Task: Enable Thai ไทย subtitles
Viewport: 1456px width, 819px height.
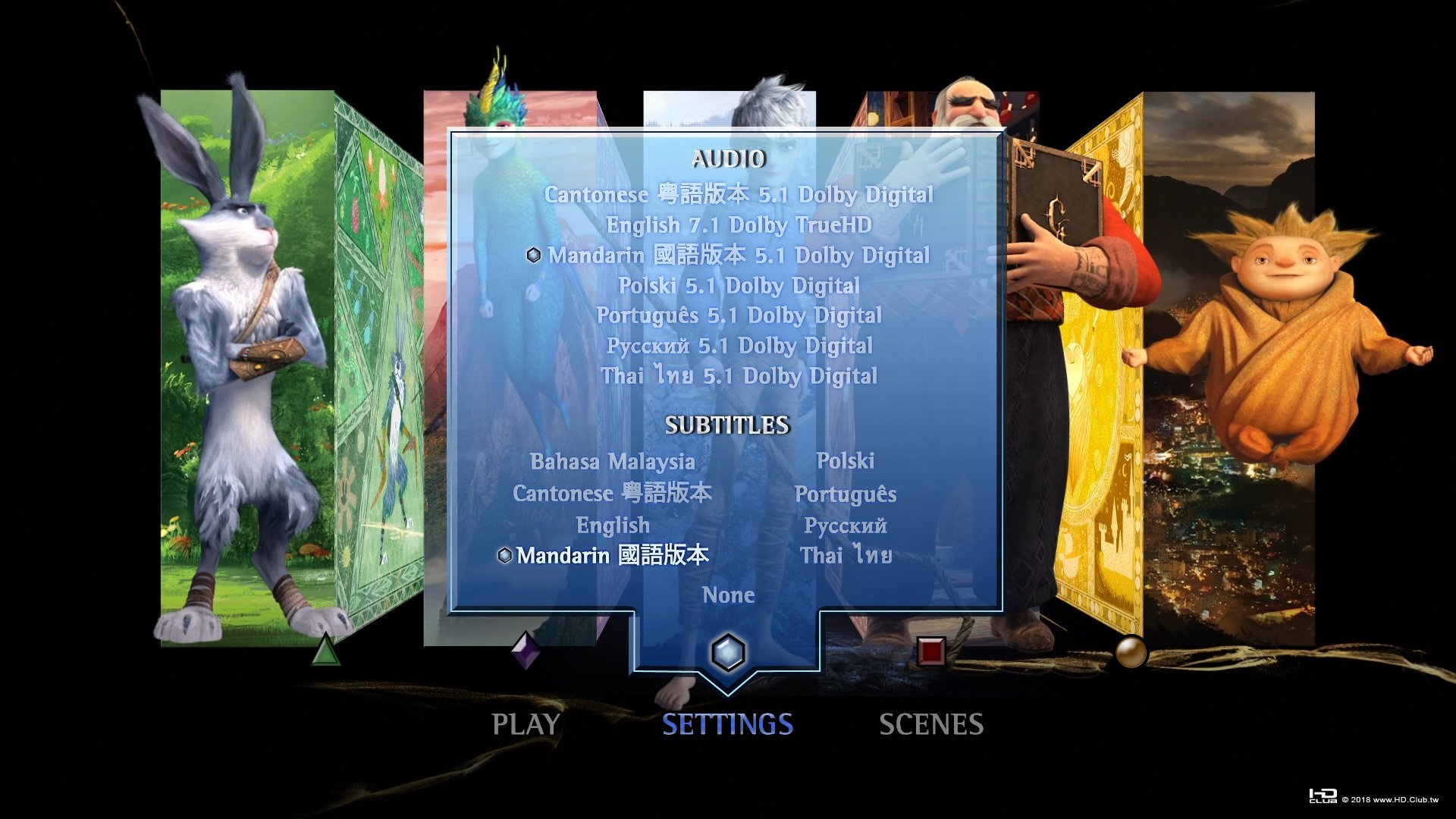Action: (846, 556)
